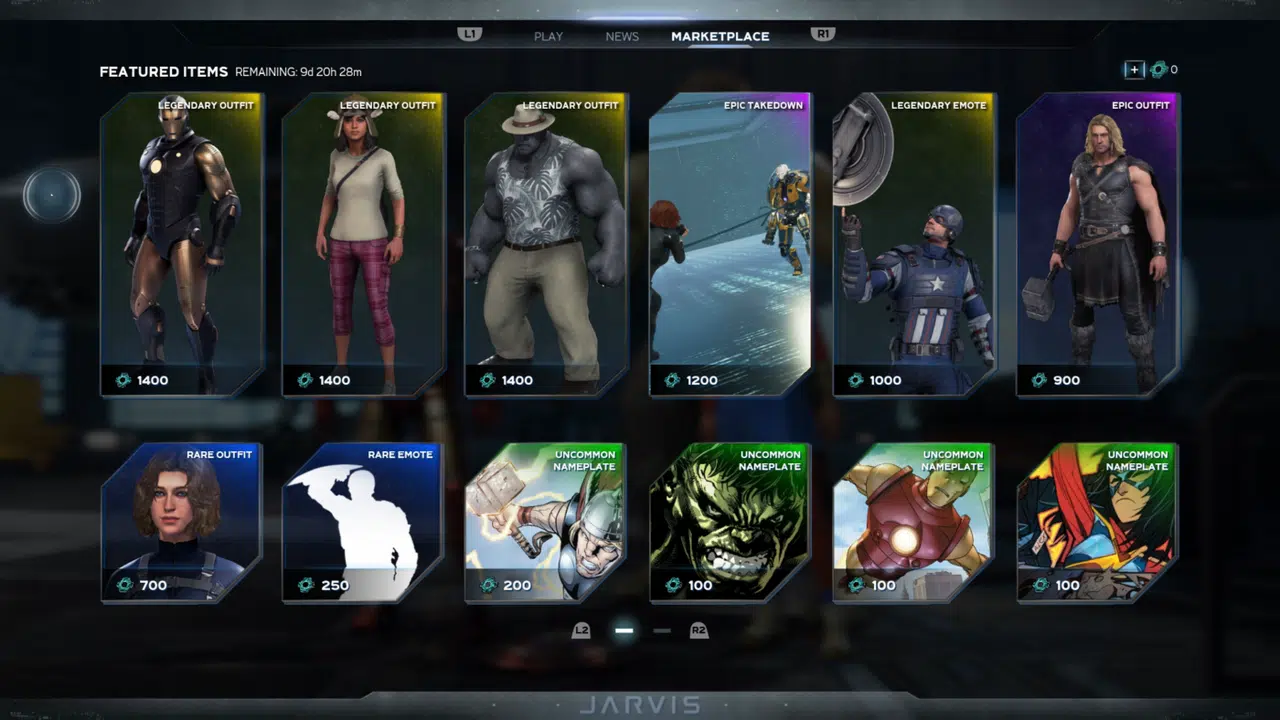Open the News tab

point(622,36)
